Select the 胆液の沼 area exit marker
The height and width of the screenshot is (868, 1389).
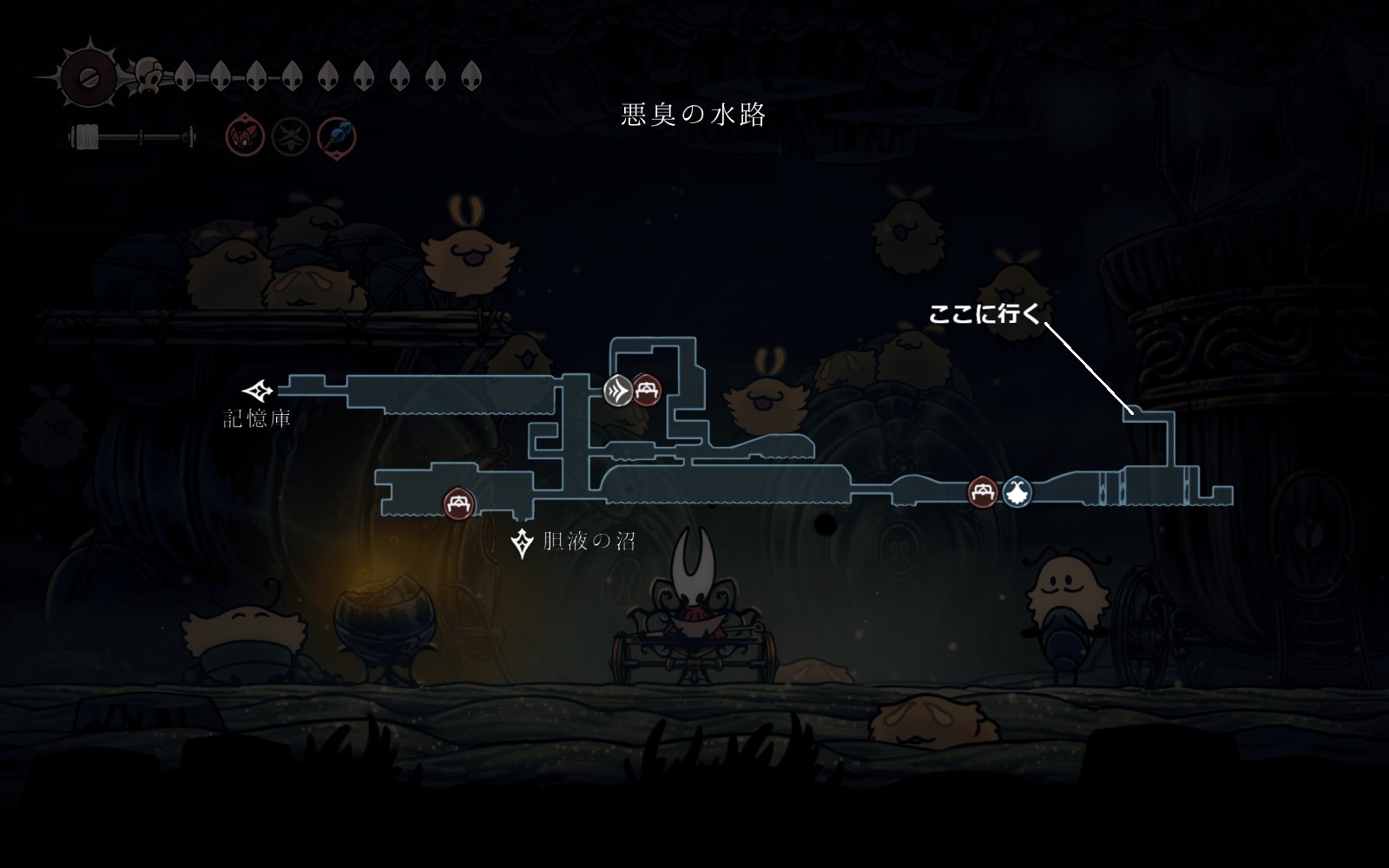[x=522, y=543]
